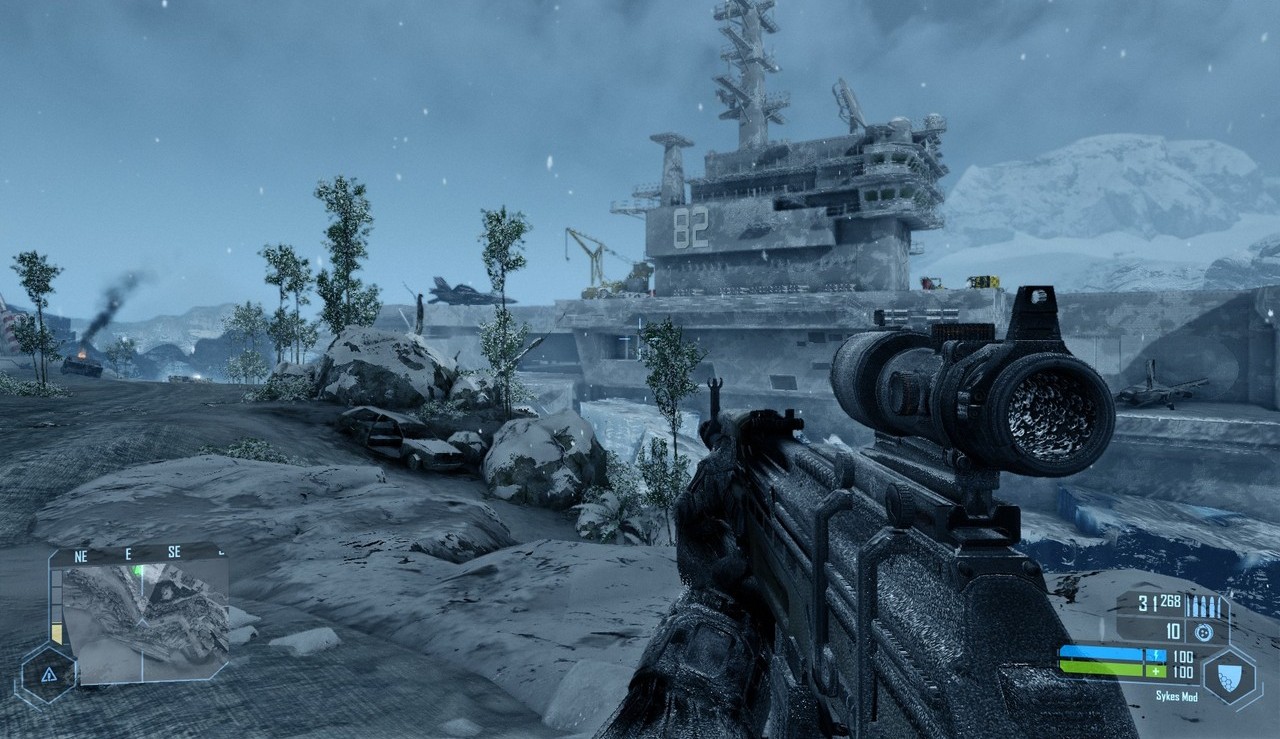Select the warning triangle hexagon icon
This screenshot has width=1280, height=739.
(48, 673)
